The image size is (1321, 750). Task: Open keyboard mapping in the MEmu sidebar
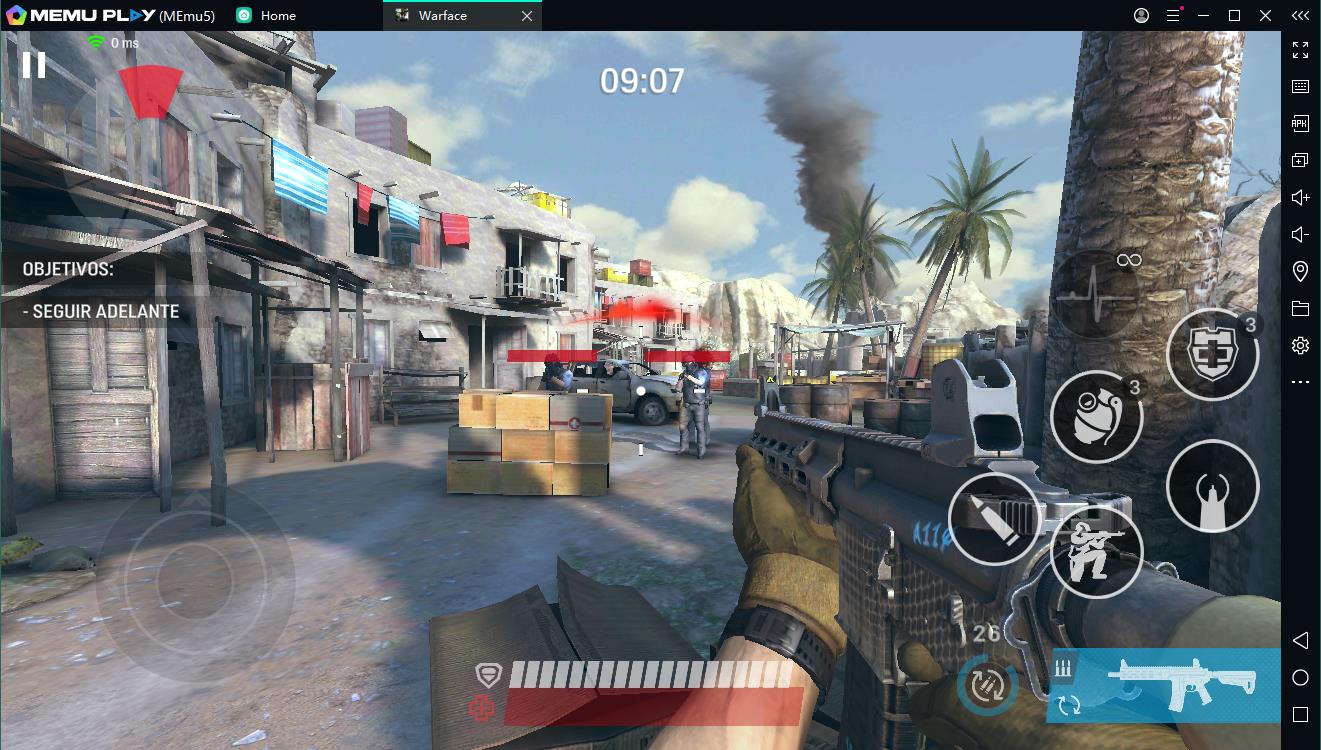click(1301, 86)
